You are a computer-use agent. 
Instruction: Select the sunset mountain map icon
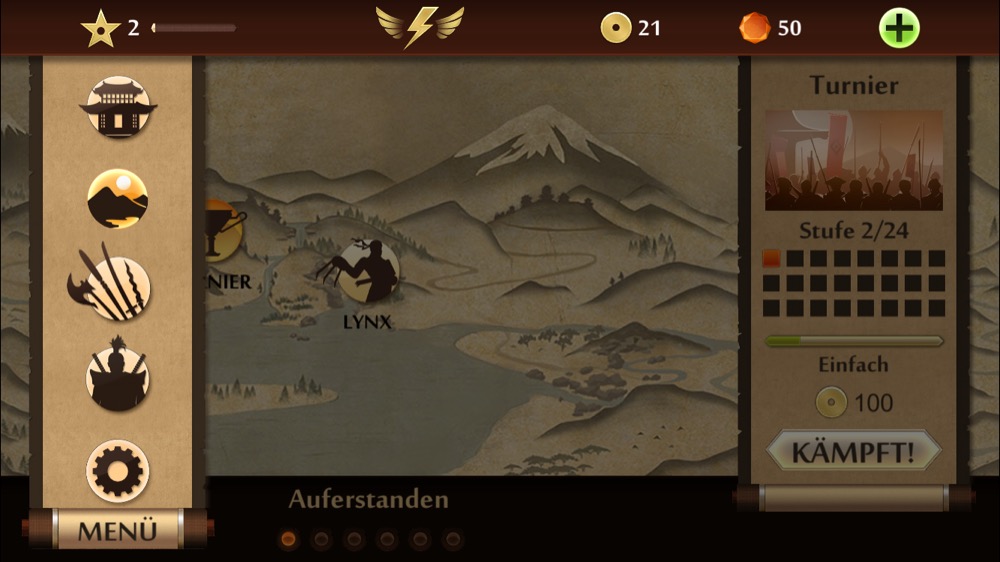118,198
